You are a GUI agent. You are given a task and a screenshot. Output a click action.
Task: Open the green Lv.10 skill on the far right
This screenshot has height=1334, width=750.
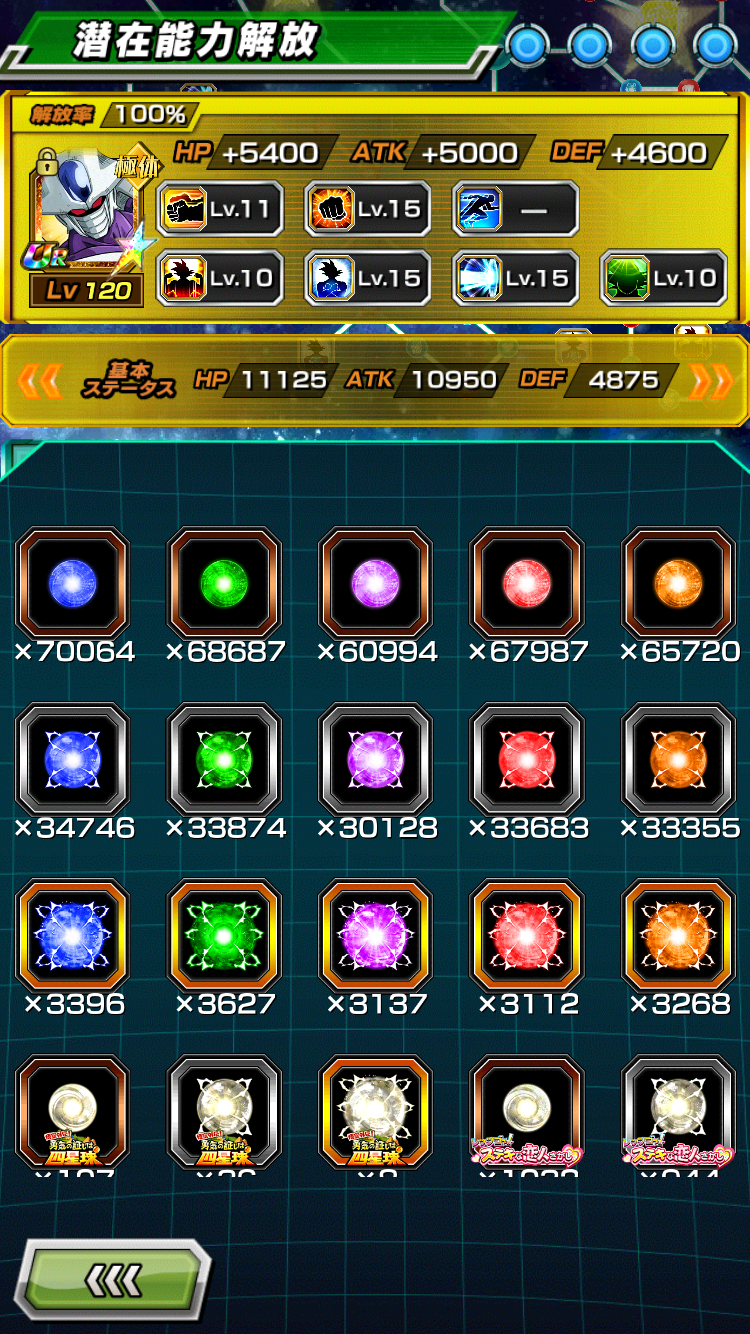click(663, 278)
